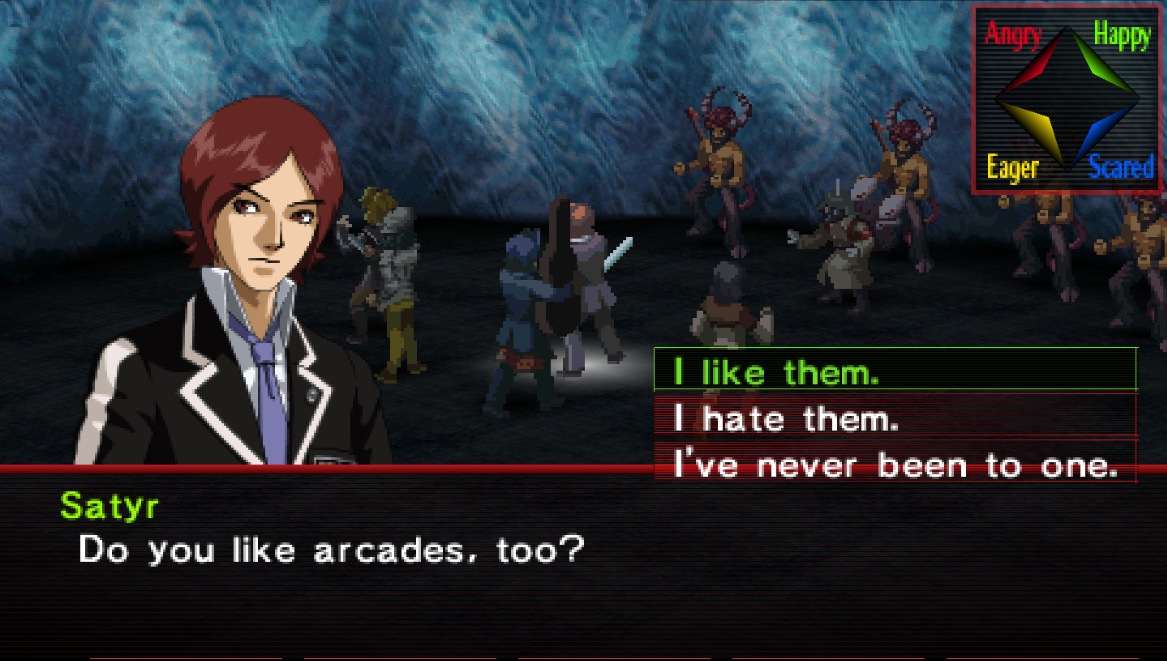This screenshot has height=661, width=1167.
Task: Answer "I've never been to one."
Action: tap(895, 465)
